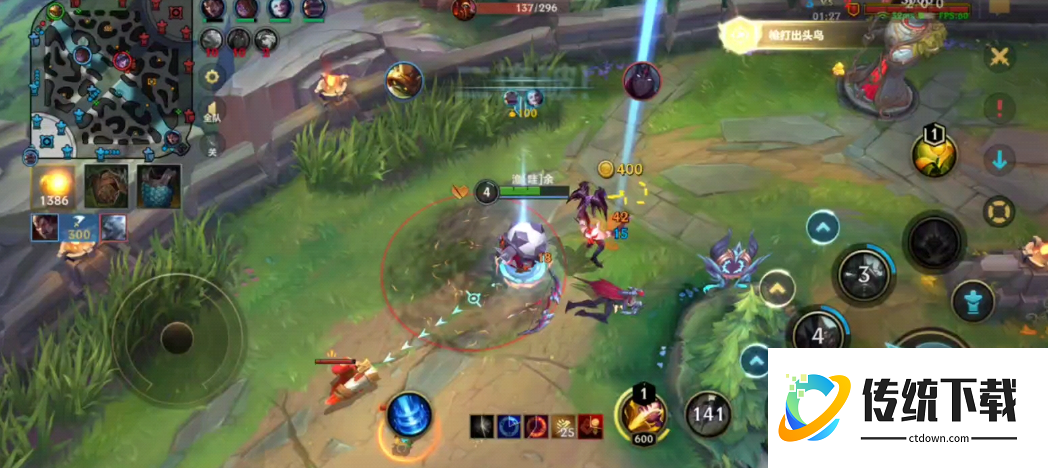Send the crossed-swords attack ping
1048x468 pixels.
point(997,57)
